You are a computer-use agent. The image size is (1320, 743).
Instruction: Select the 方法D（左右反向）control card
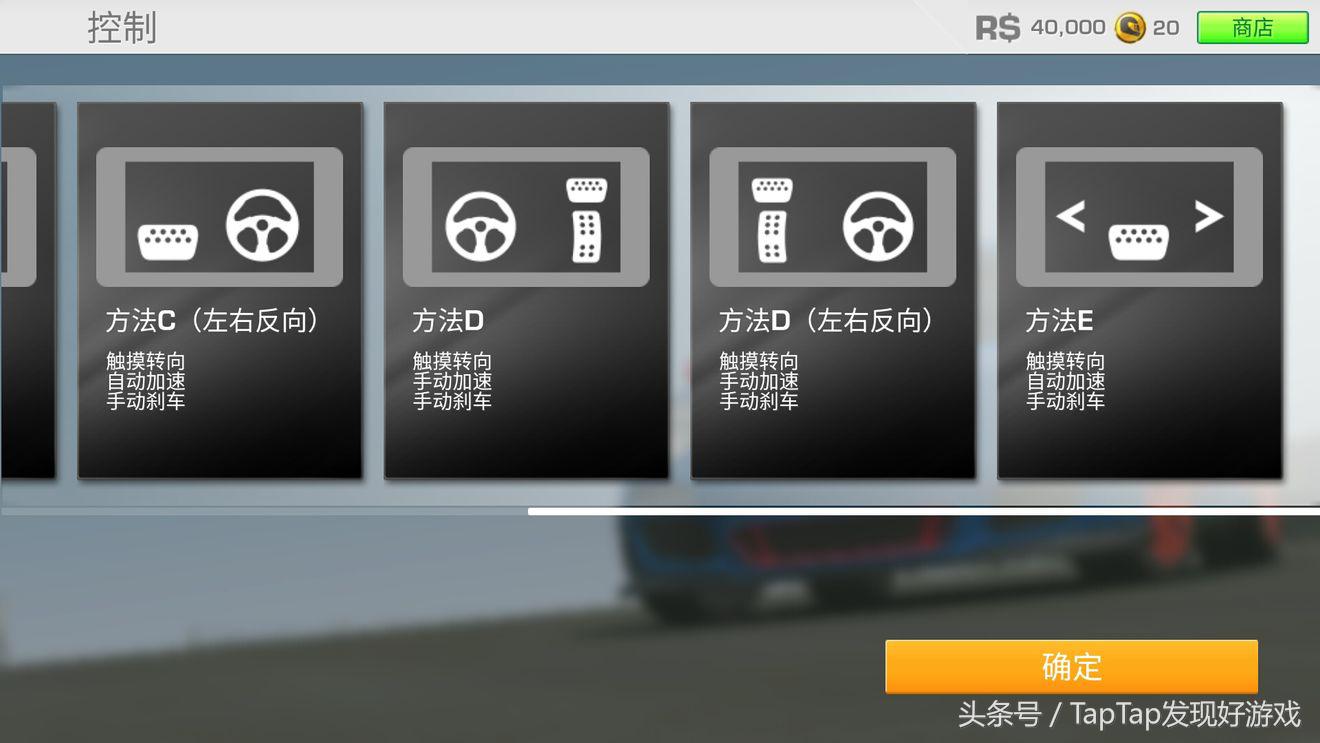833,290
